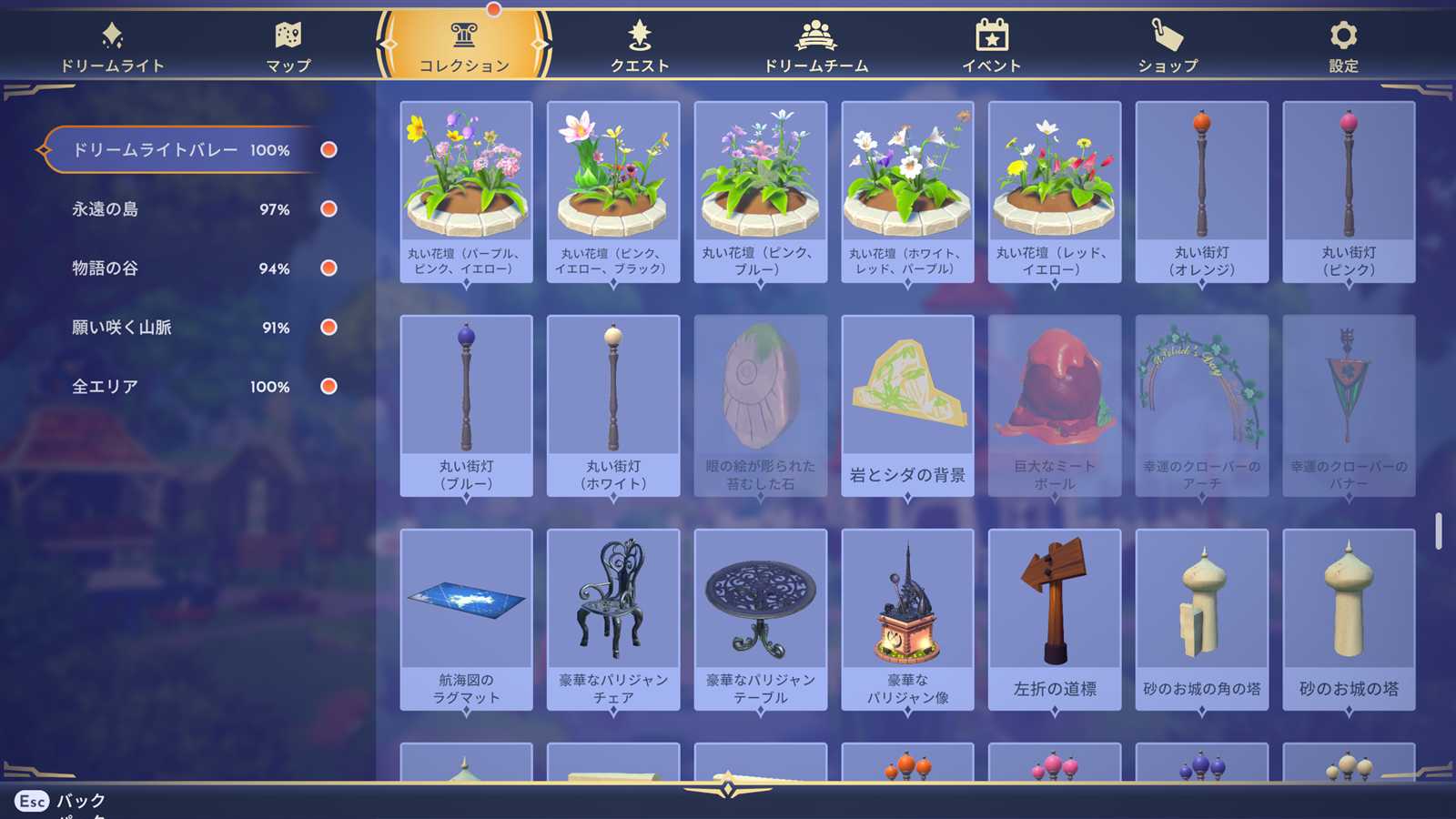The height and width of the screenshot is (819, 1456).
Task: Choose the 豪華なパリジャンチェア card
Action: tap(613, 620)
